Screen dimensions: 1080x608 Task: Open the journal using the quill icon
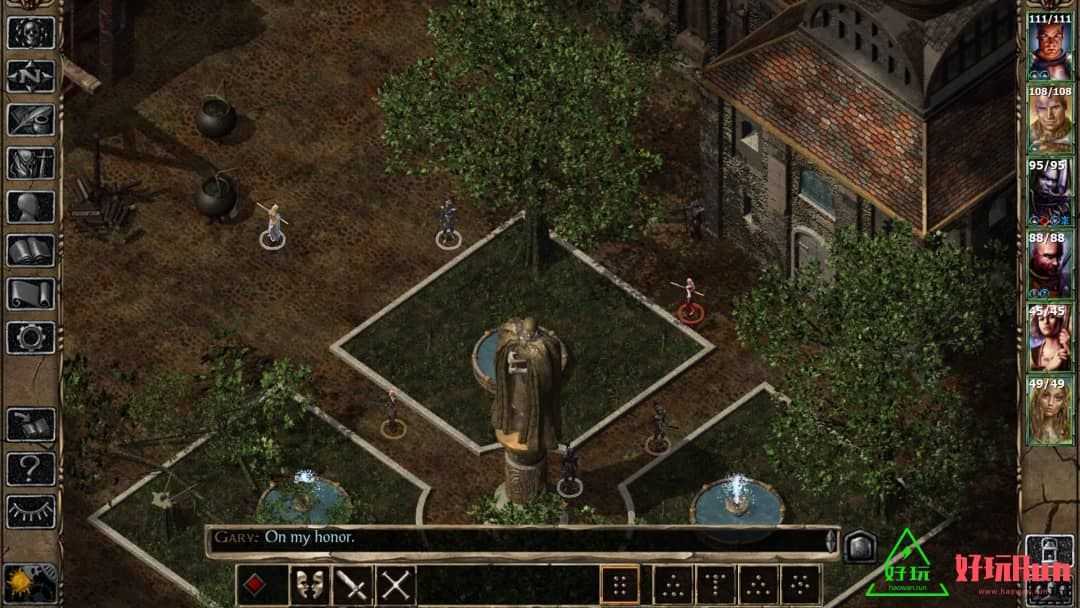(31, 120)
